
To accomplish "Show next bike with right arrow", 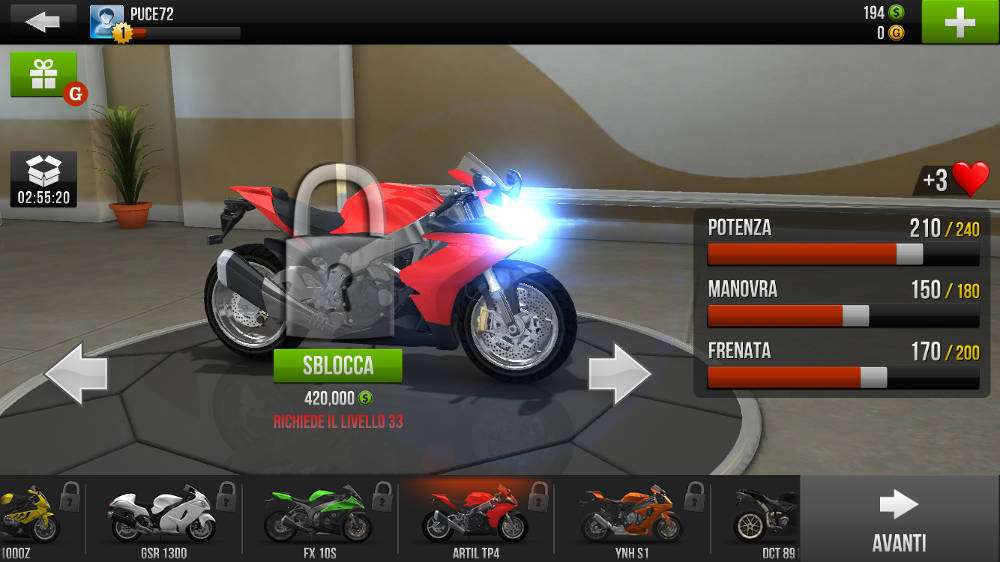I will 619,373.
